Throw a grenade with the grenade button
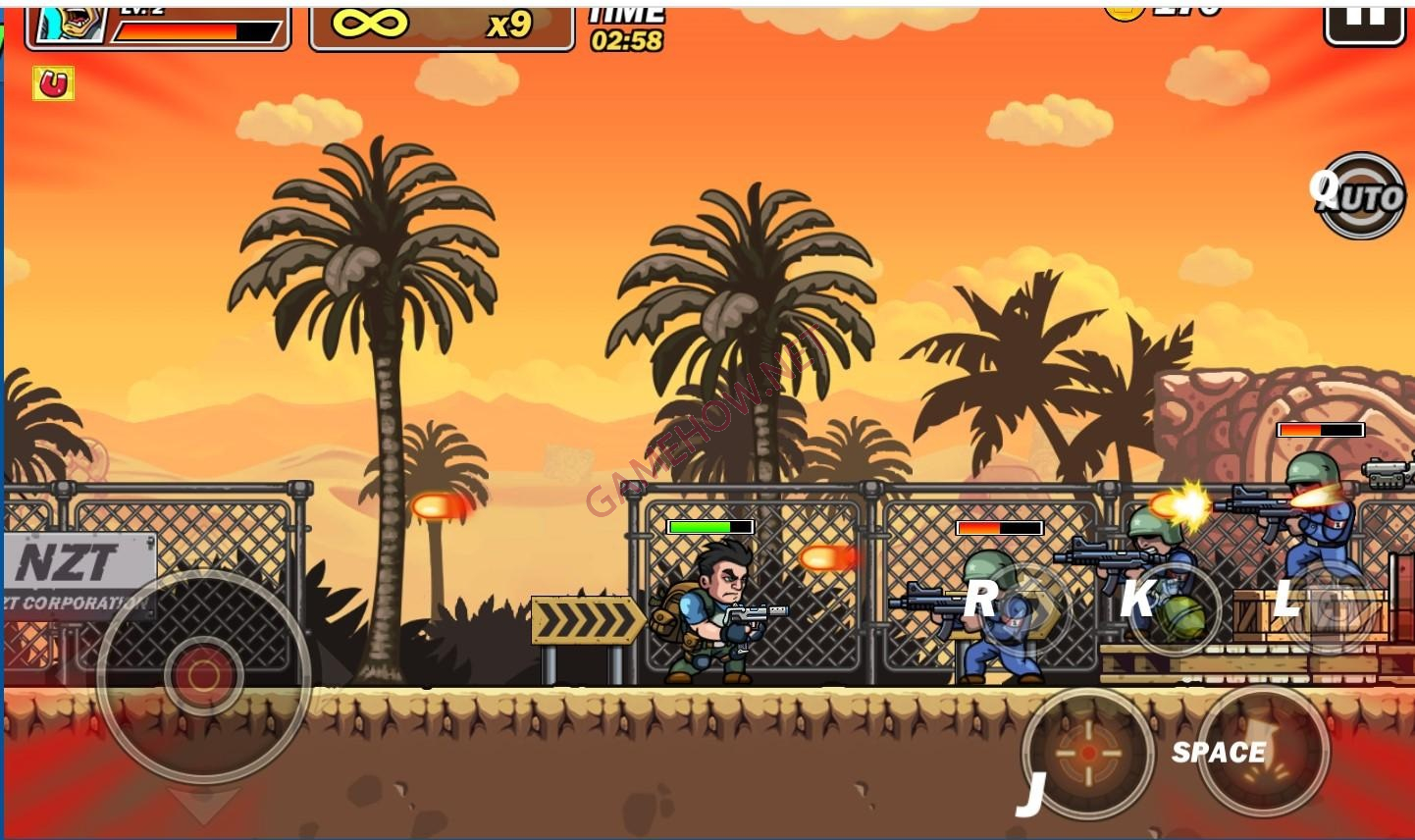 (x=1178, y=609)
